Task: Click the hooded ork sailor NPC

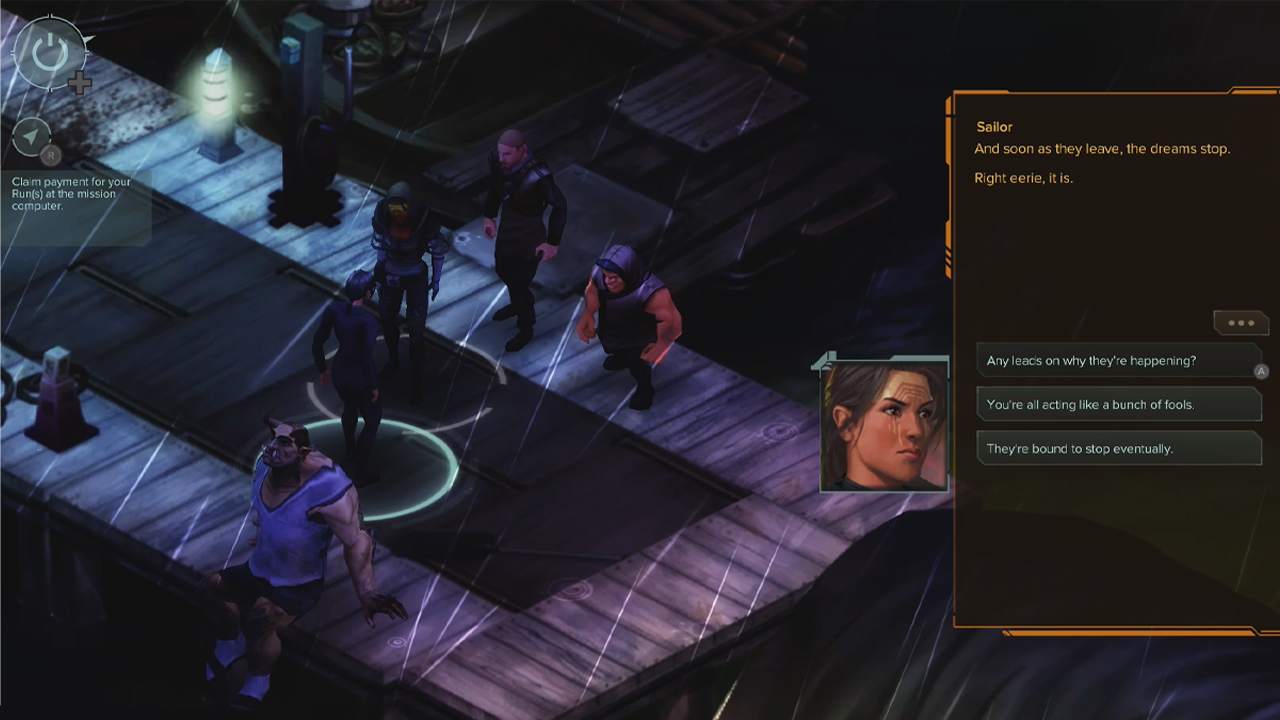Action: coord(625,310)
